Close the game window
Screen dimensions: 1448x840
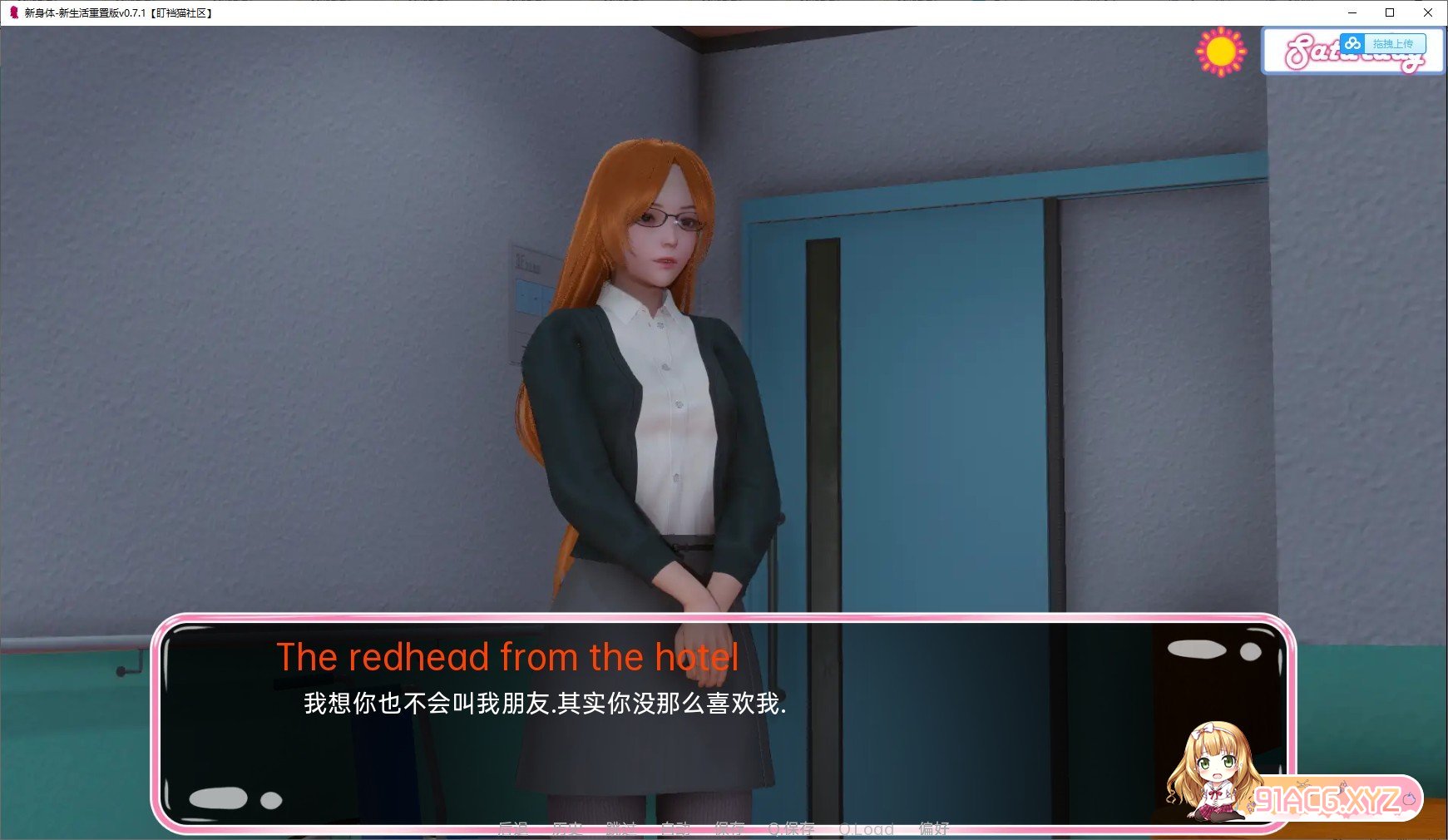[1428, 12]
